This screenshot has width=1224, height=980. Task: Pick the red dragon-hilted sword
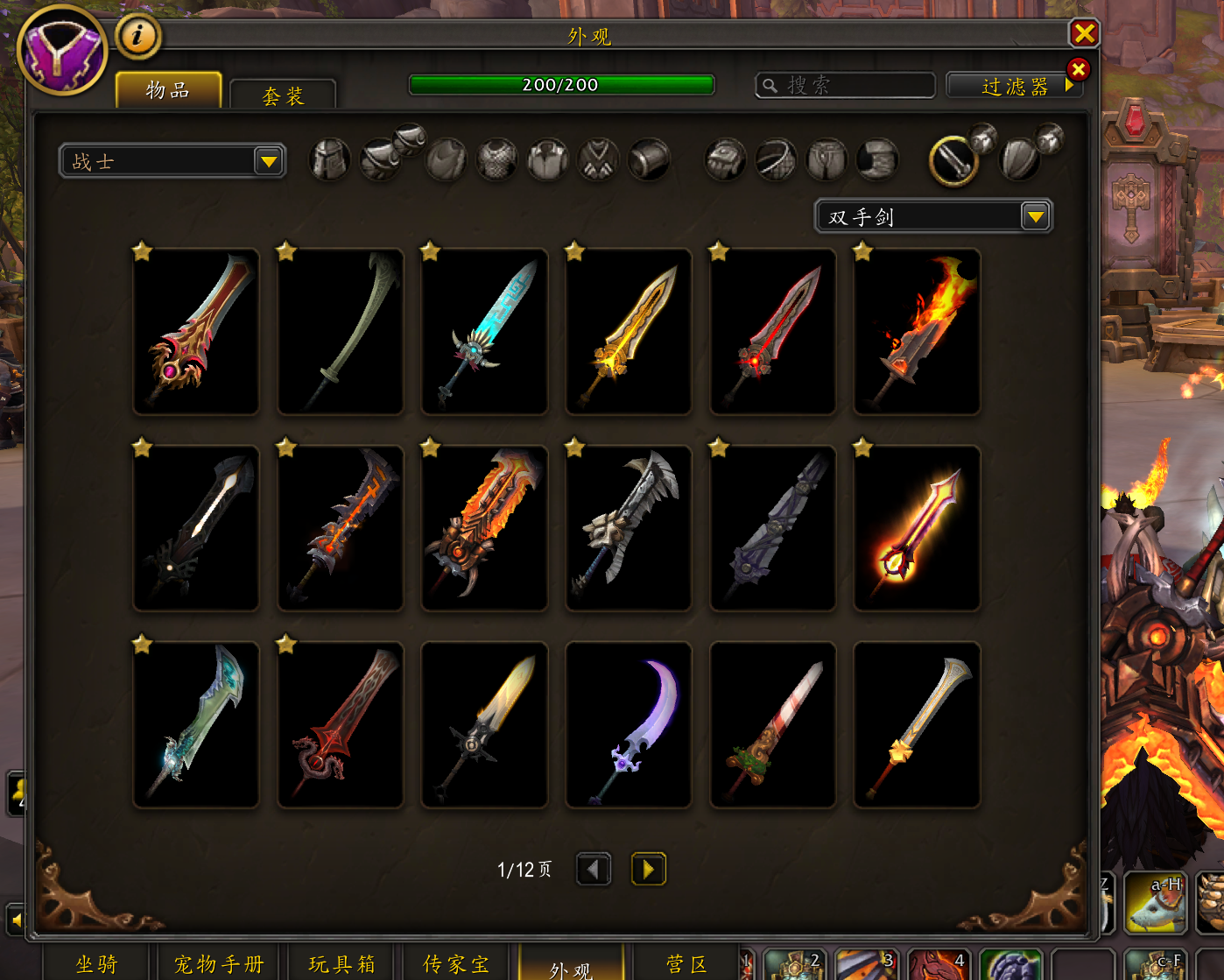coord(341,724)
